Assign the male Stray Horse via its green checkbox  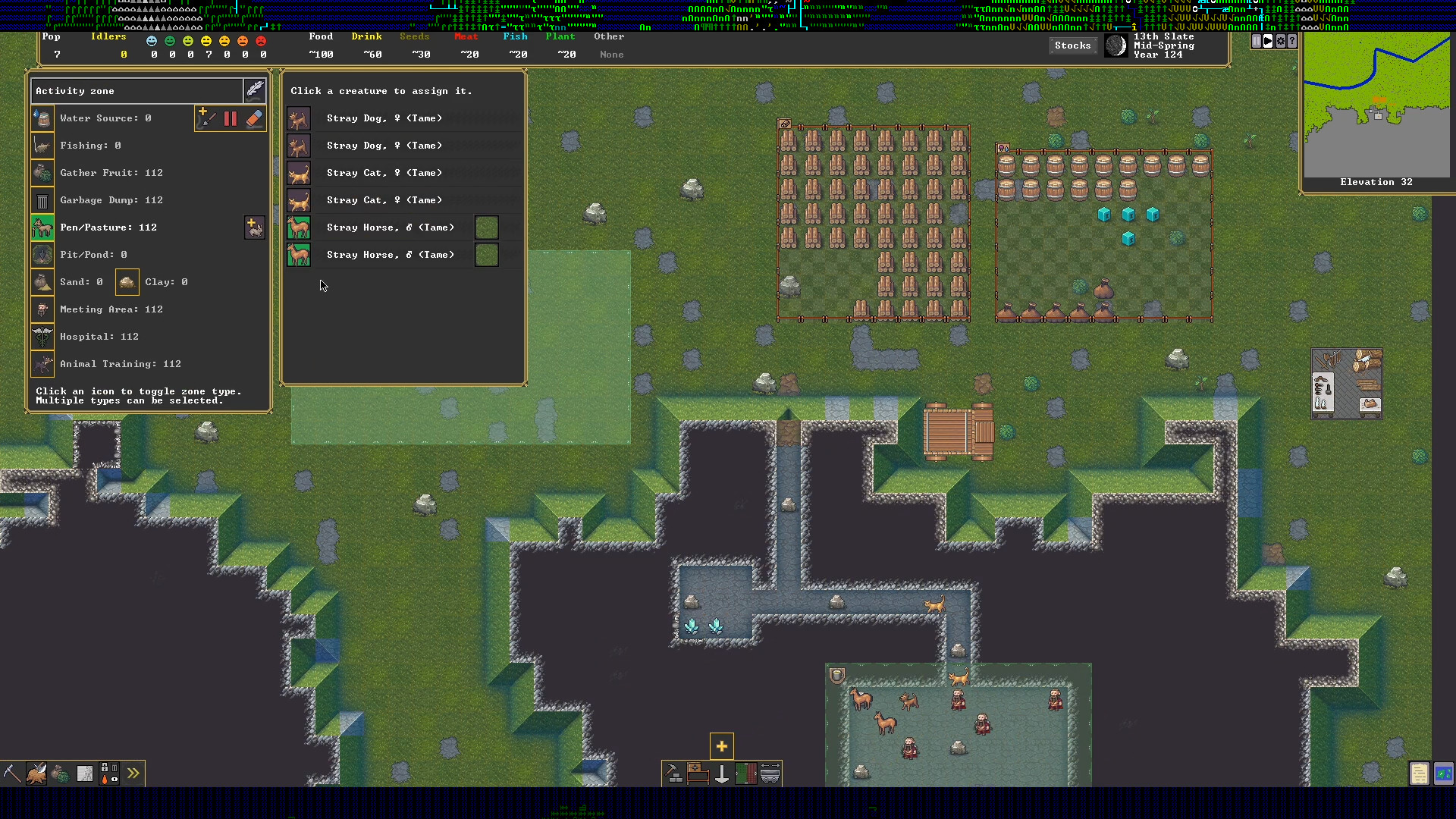point(486,227)
